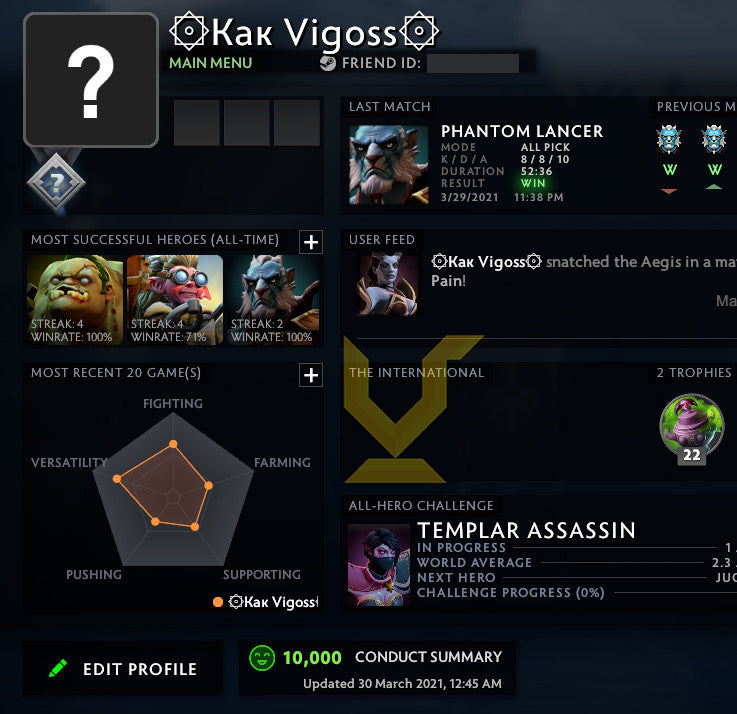Click the Steam Friend ID icon

[x=328, y=63]
